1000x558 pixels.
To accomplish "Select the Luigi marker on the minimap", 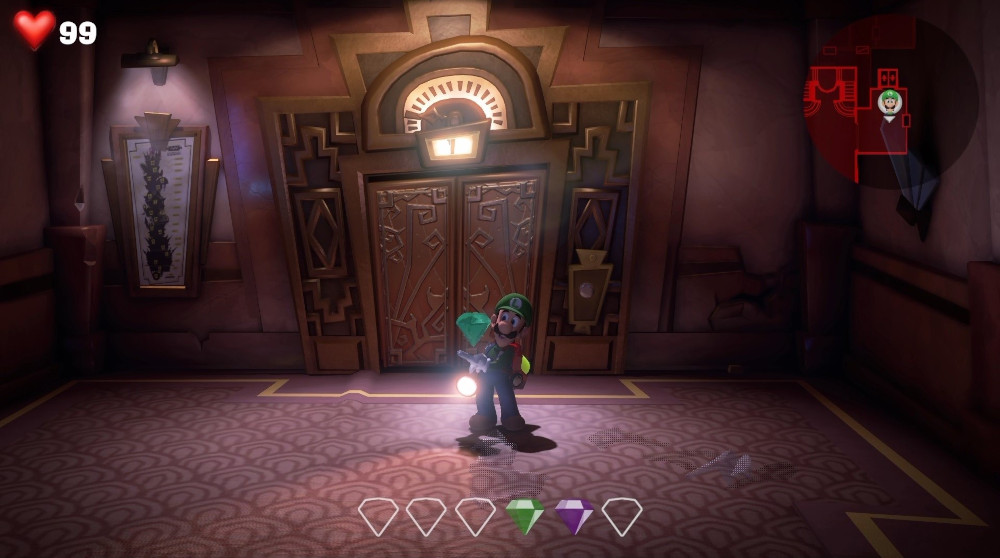I will [x=889, y=101].
